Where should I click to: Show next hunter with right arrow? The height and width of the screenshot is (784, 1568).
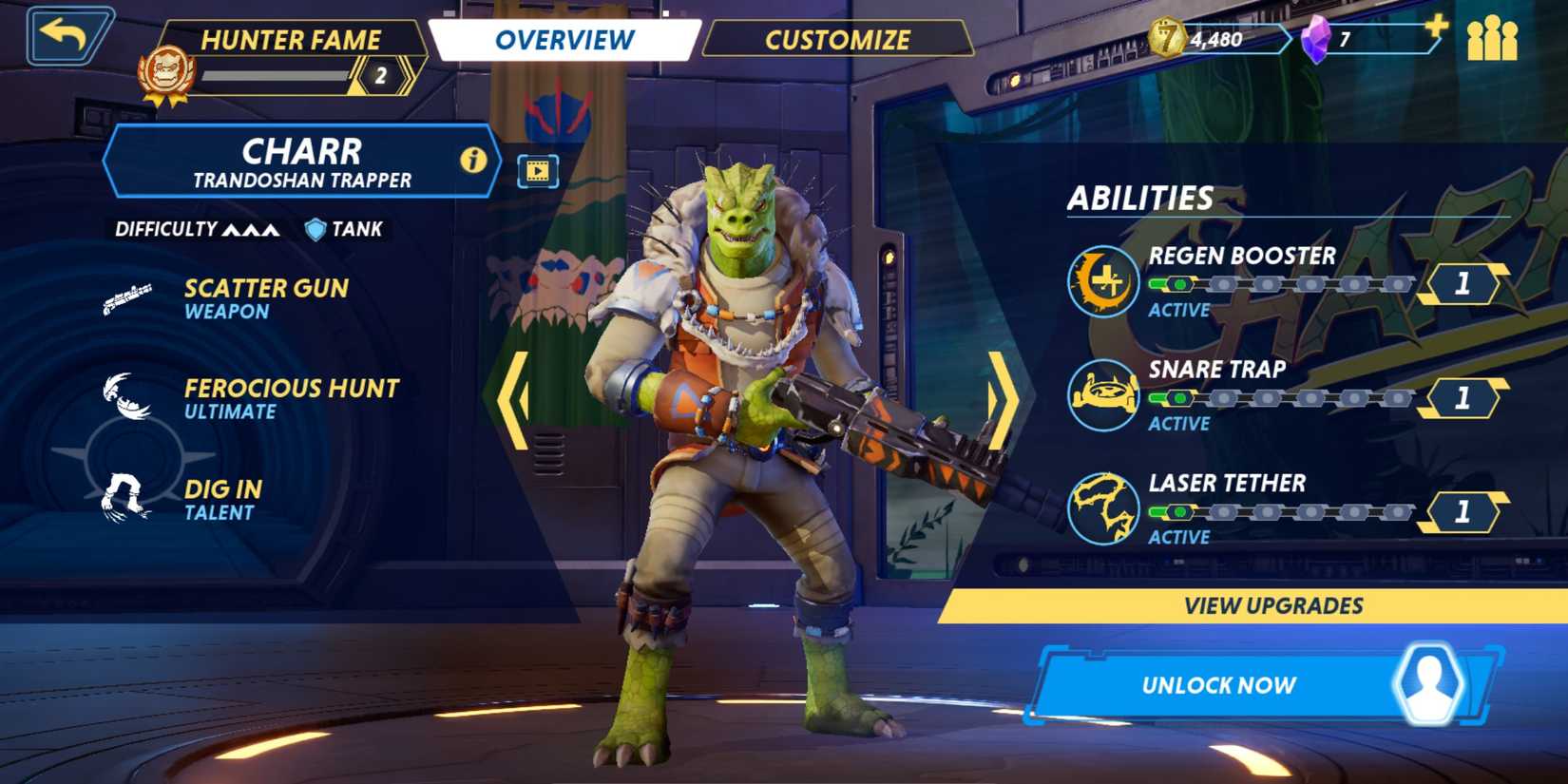tap(1003, 399)
